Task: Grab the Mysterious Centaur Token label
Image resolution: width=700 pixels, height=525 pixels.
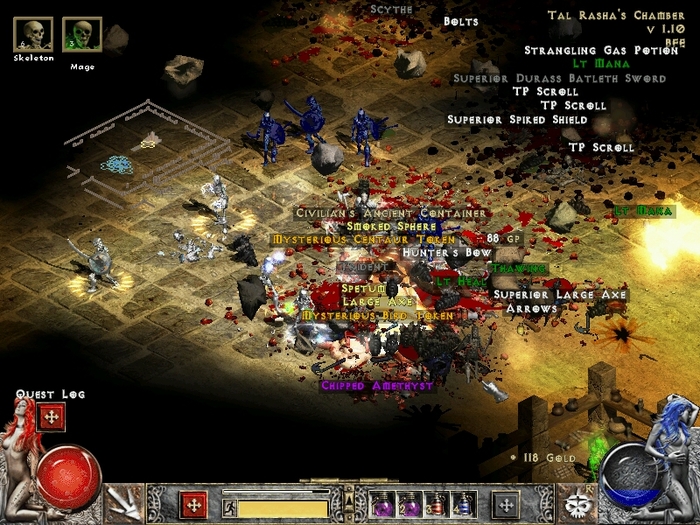Action: pos(363,240)
